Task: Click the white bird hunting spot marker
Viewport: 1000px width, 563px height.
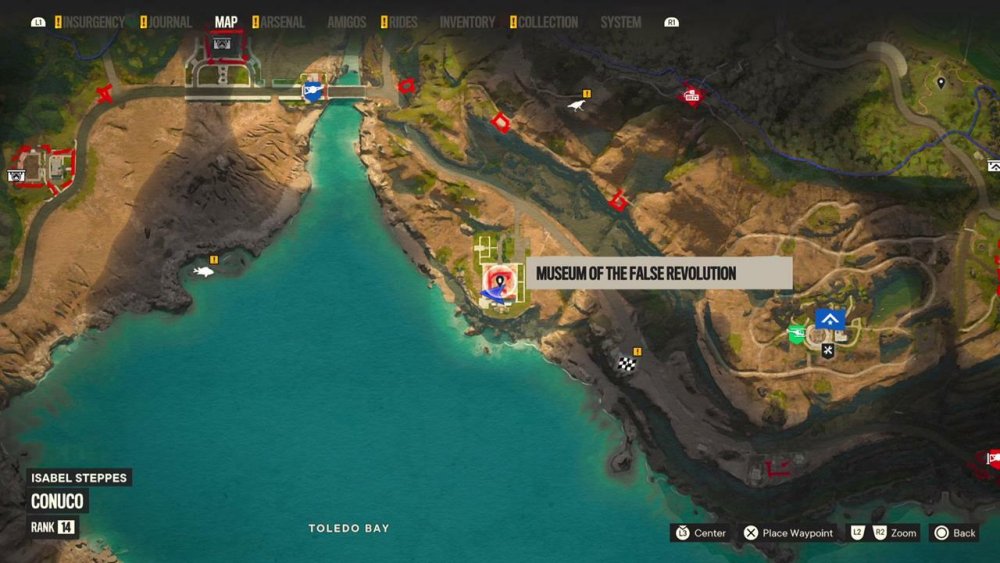Action: pyautogui.click(x=577, y=104)
